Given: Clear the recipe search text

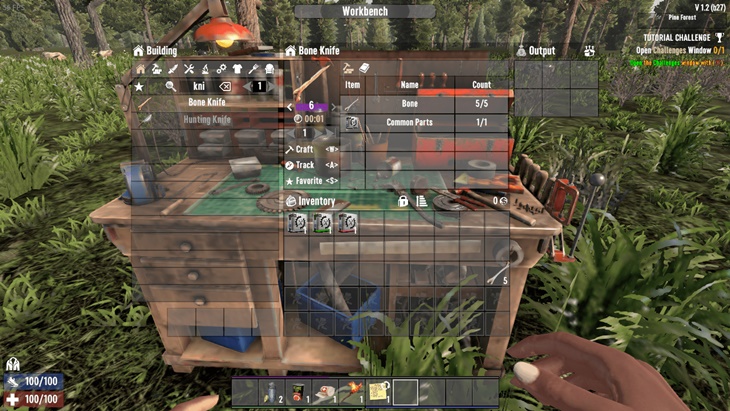Looking at the screenshot, I should click(225, 87).
